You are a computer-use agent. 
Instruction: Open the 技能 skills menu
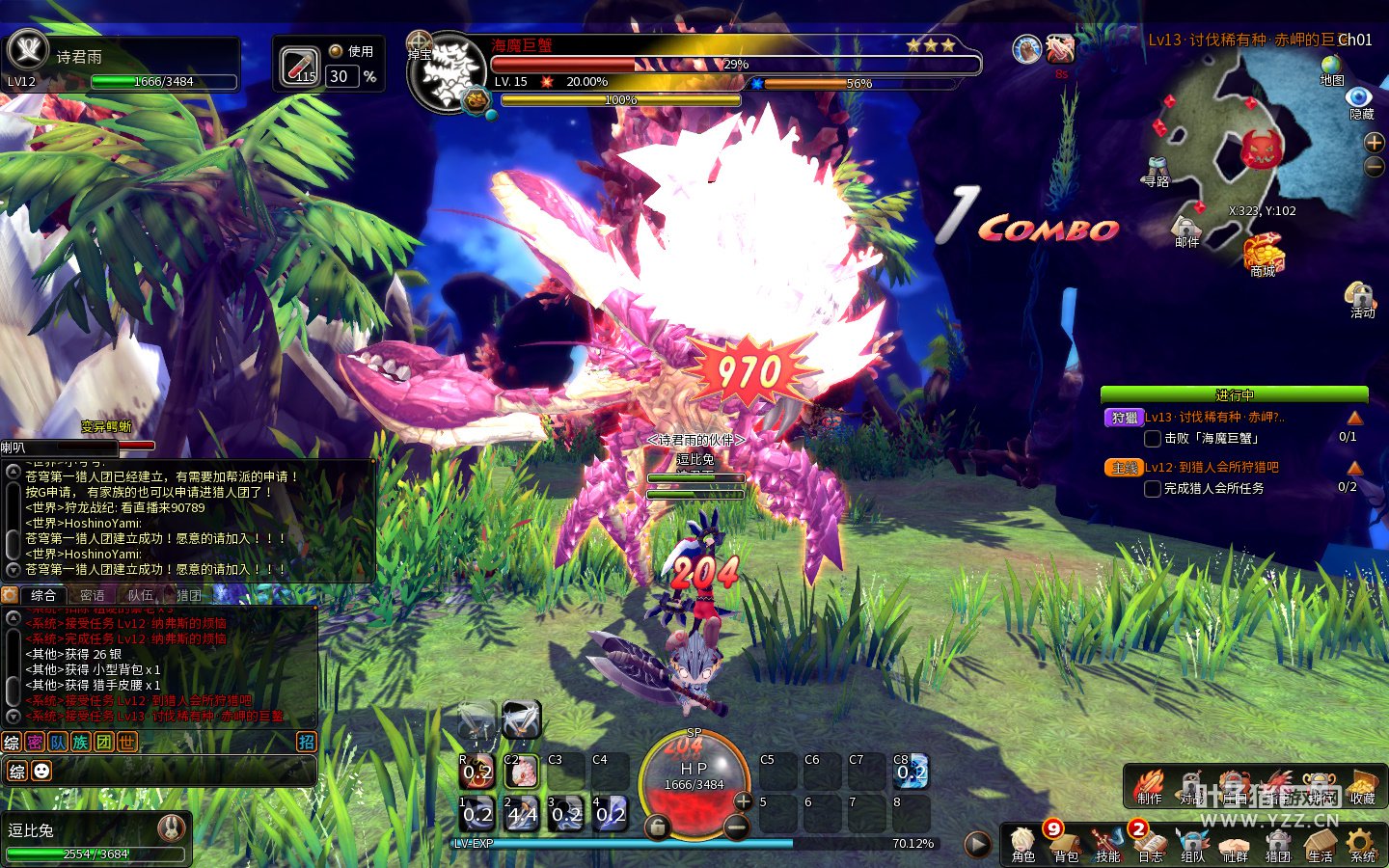pos(1107,845)
